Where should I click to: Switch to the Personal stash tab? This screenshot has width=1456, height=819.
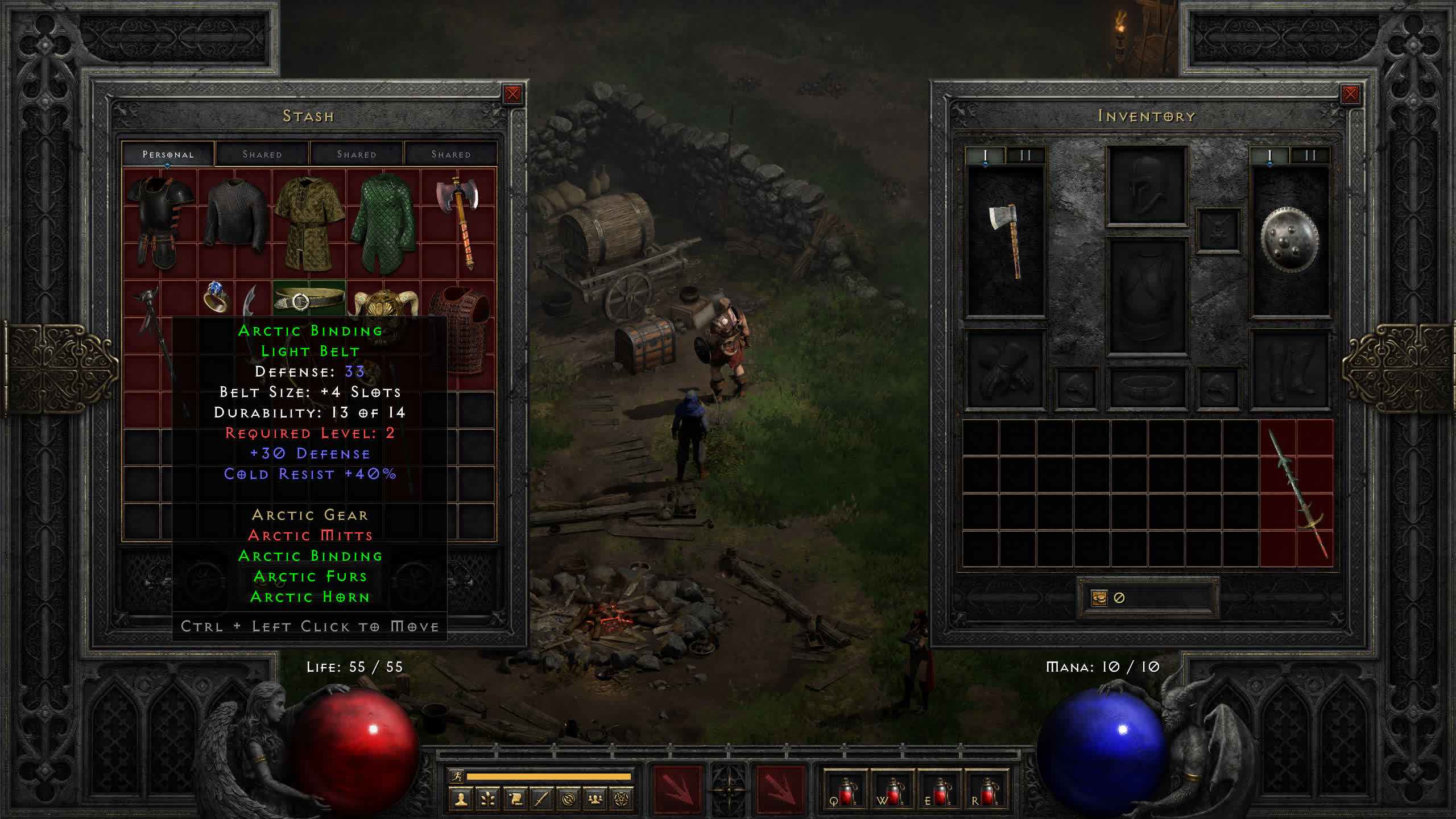[x=168, y=154]
